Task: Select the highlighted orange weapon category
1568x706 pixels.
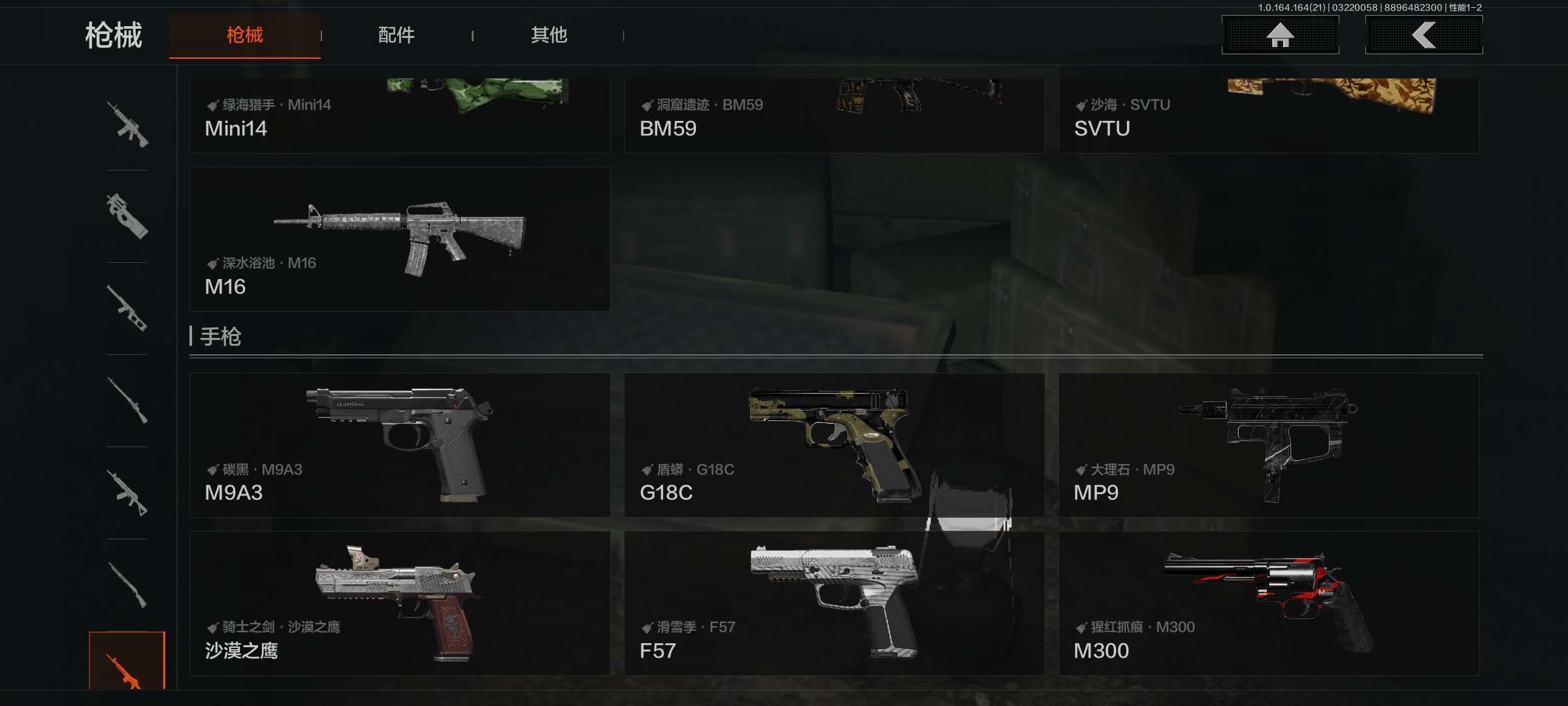Action: click(x=127, y=662)
